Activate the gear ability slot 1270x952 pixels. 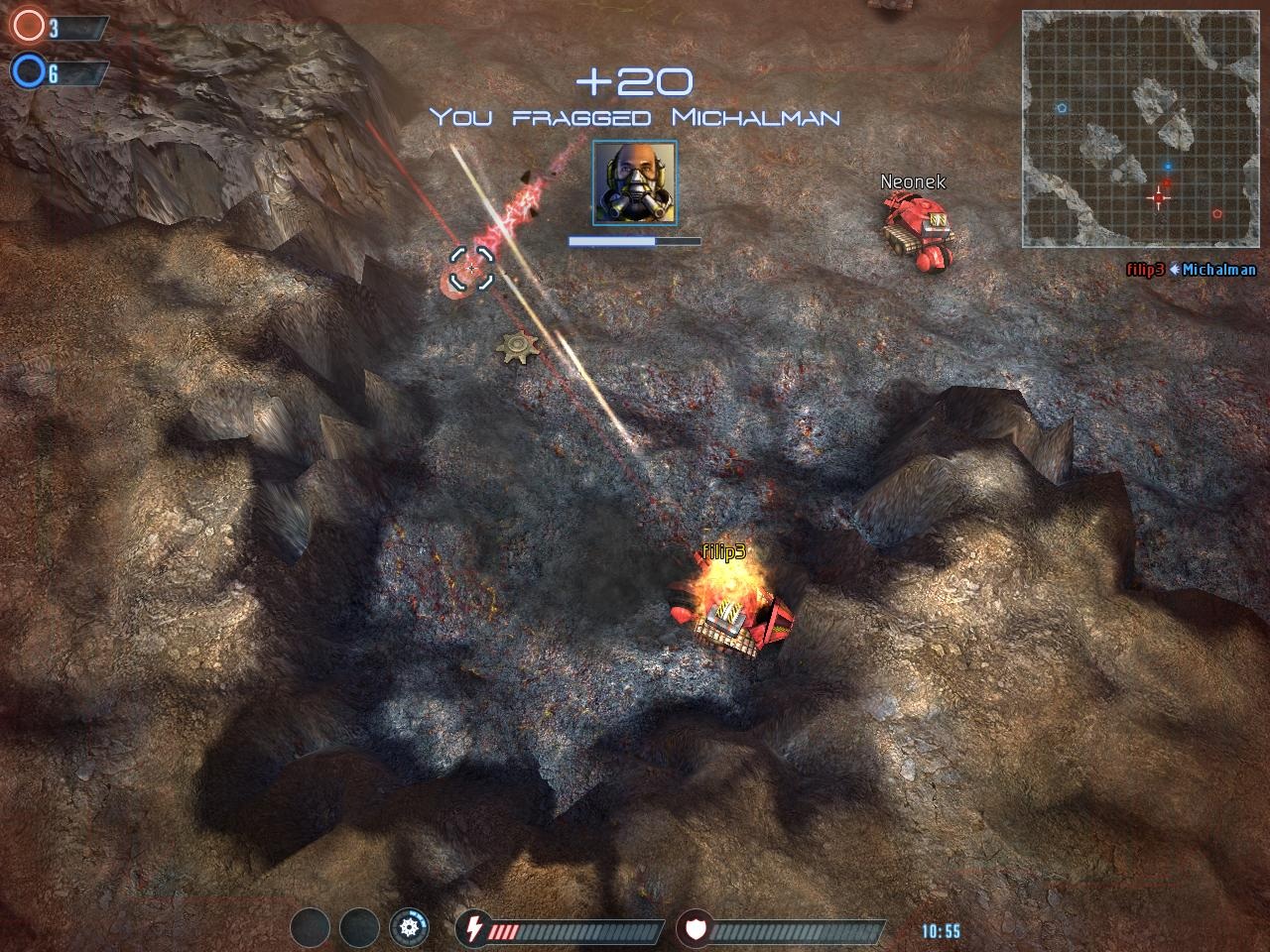[x=409, y=929]
